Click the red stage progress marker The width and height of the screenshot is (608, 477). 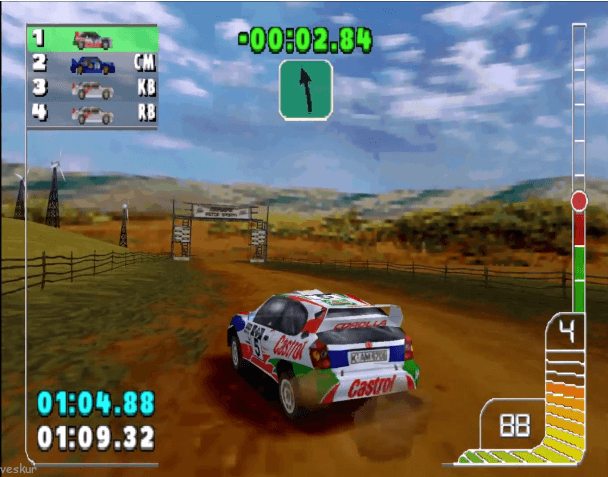579,201
